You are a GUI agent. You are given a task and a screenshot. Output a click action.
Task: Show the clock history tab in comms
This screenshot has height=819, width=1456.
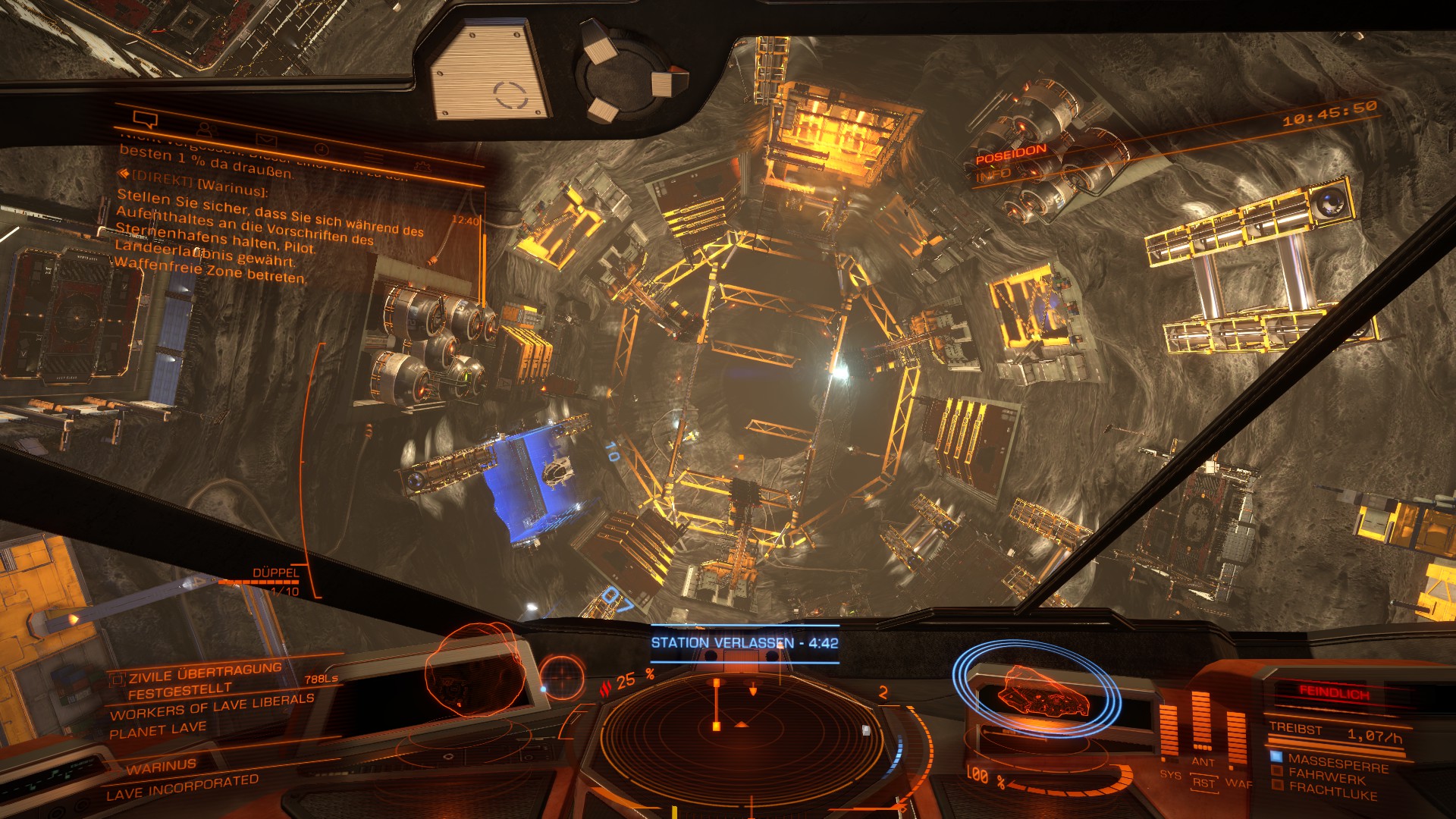[x=321, y=149]
